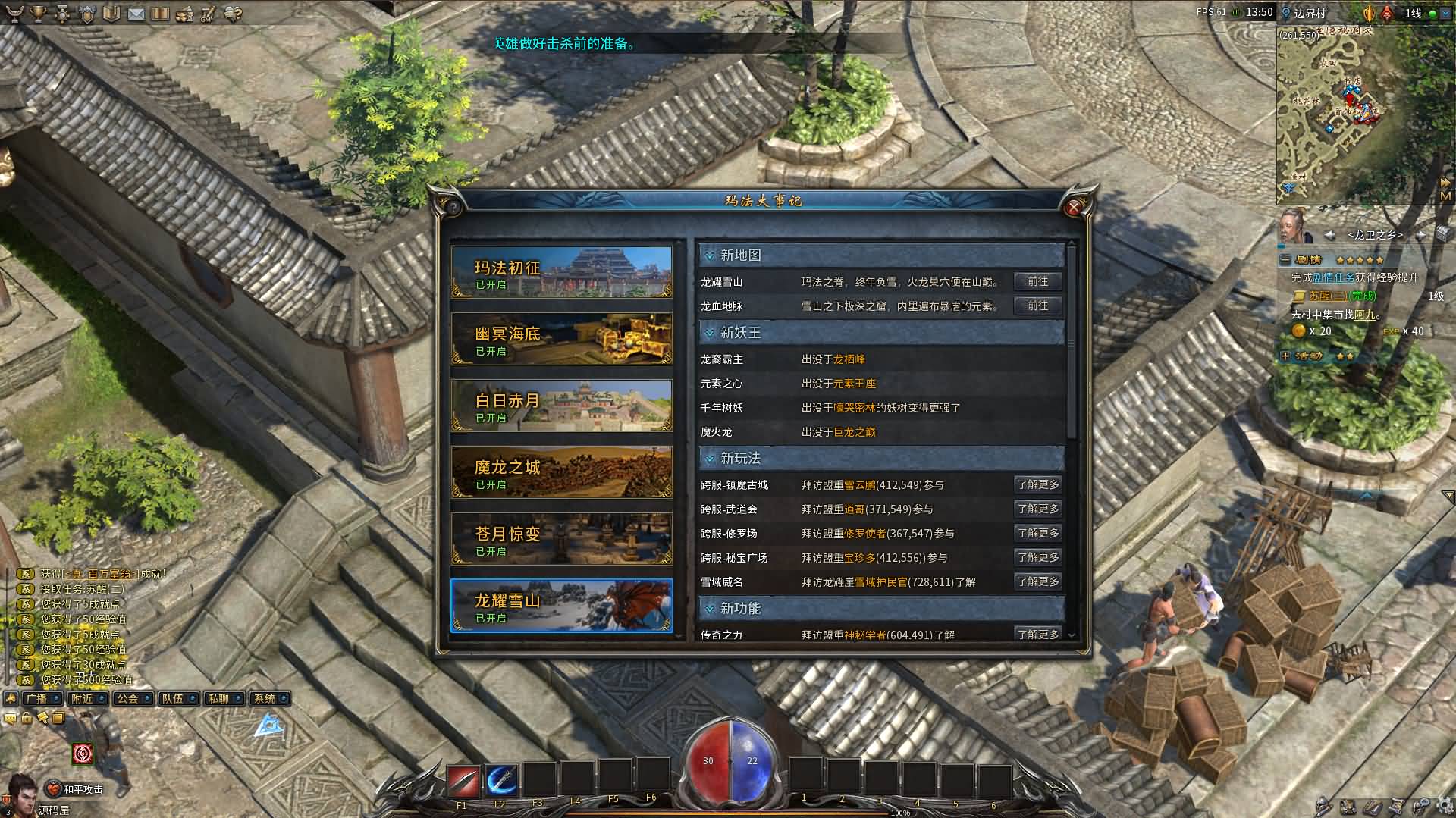Show the 苍月惊变 chapter
The image size is (1456, 818).
tap(561, 539)
